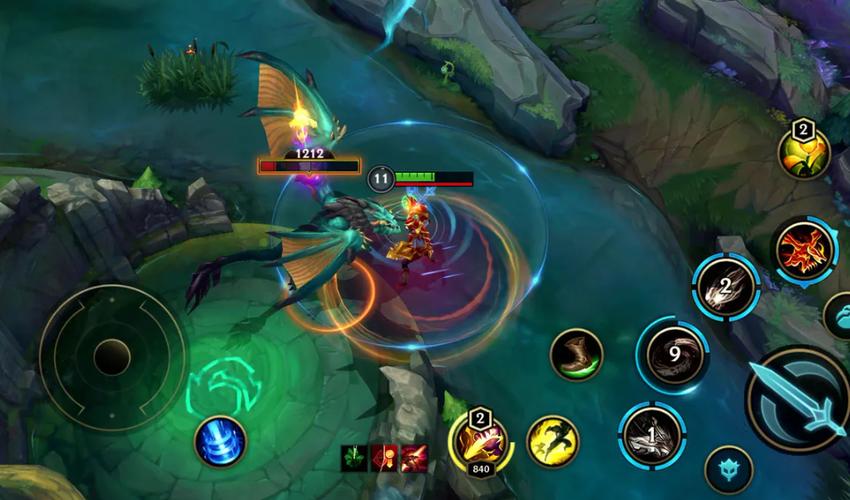Select the turret target lock button

[728, 469]
